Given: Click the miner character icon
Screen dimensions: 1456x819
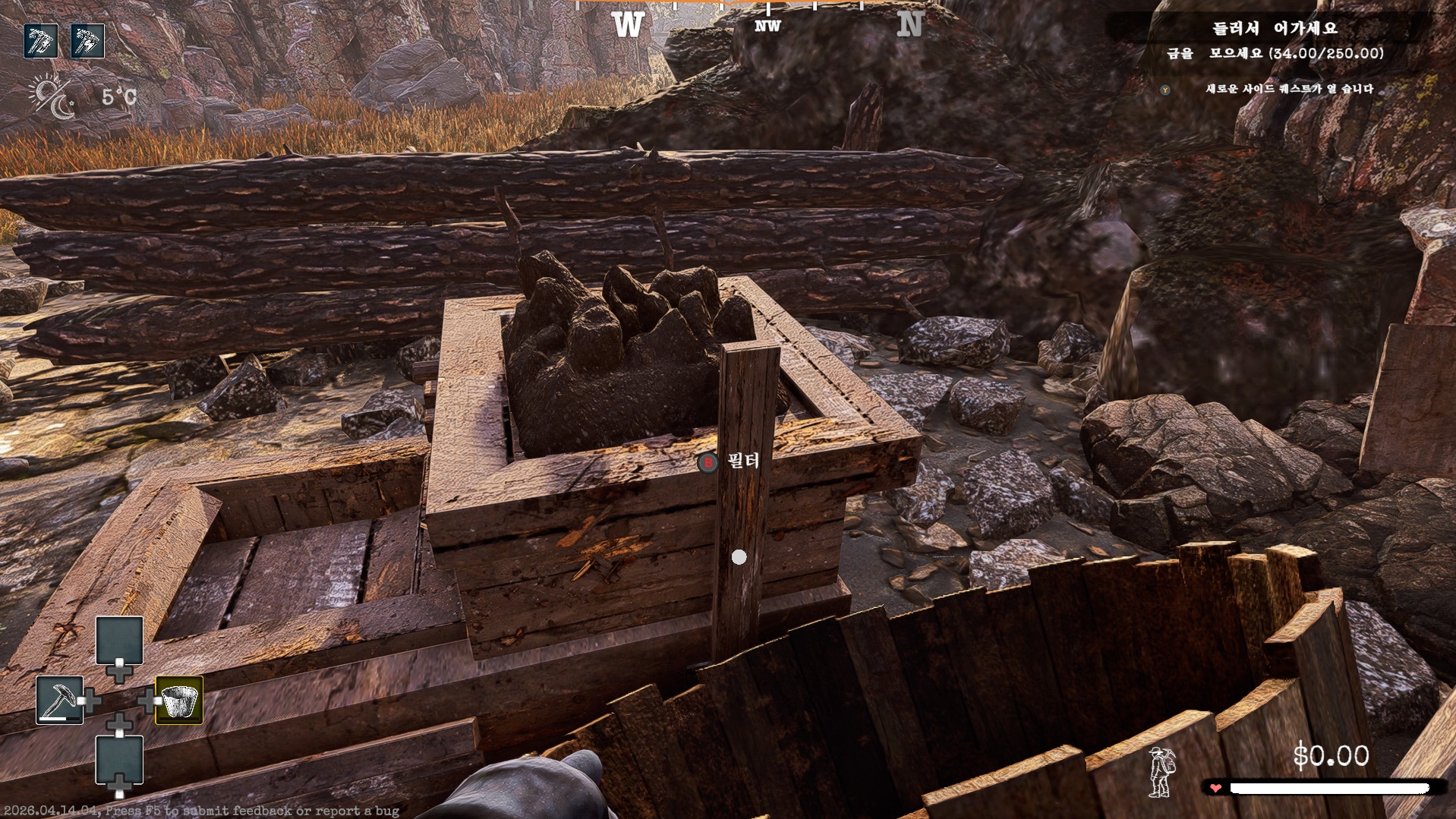Looking at the screenshot, I should pyautogui.click(x=1160, y=771).
